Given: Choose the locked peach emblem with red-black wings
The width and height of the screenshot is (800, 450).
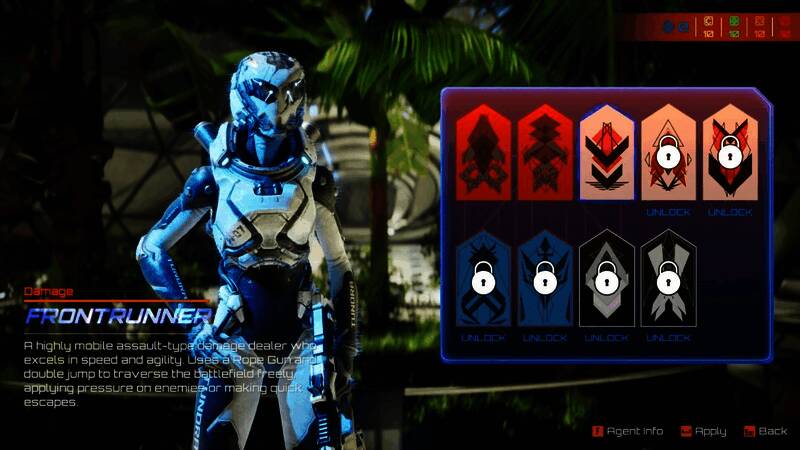Looking at the screenshot, I should (x=730, y=153).
